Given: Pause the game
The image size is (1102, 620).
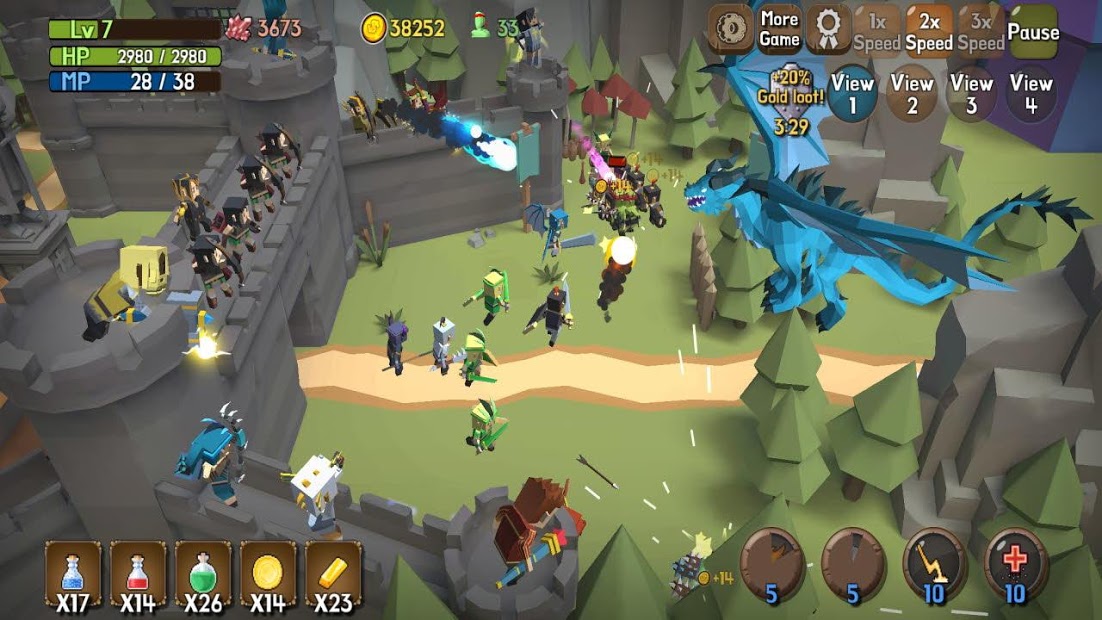Looking at the screenshot, I should pos(1033,31).
